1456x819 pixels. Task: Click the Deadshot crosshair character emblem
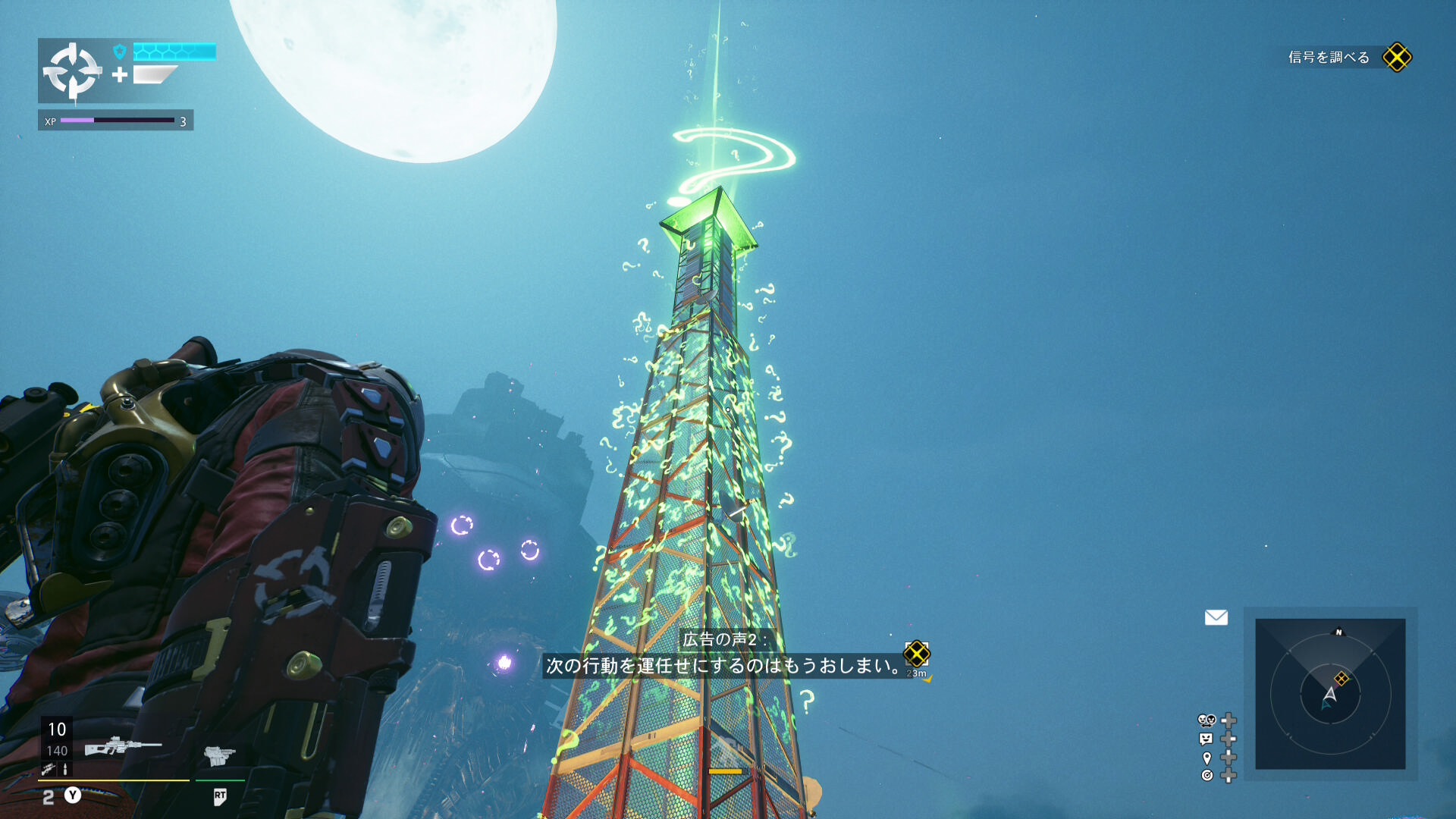pyautogui.click(x=72, y=71)
